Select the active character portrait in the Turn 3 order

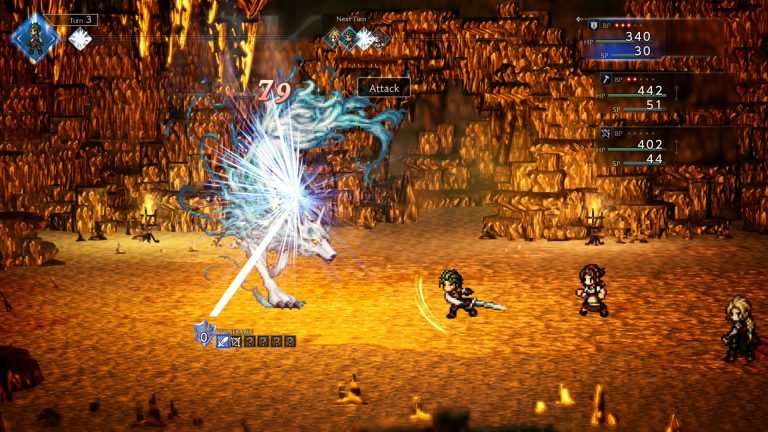click(33, 38)
